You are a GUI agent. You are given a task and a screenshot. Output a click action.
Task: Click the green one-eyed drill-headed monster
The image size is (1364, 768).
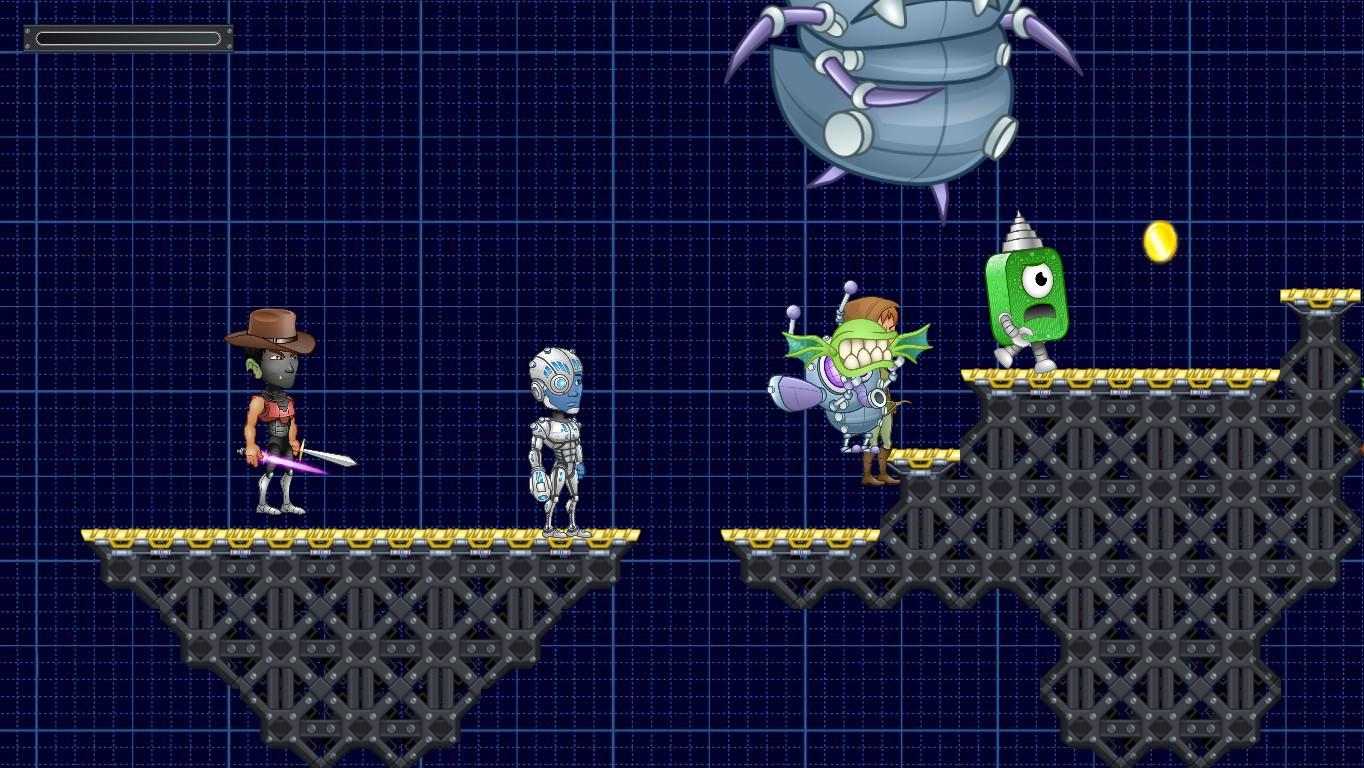click(1030, 300)
